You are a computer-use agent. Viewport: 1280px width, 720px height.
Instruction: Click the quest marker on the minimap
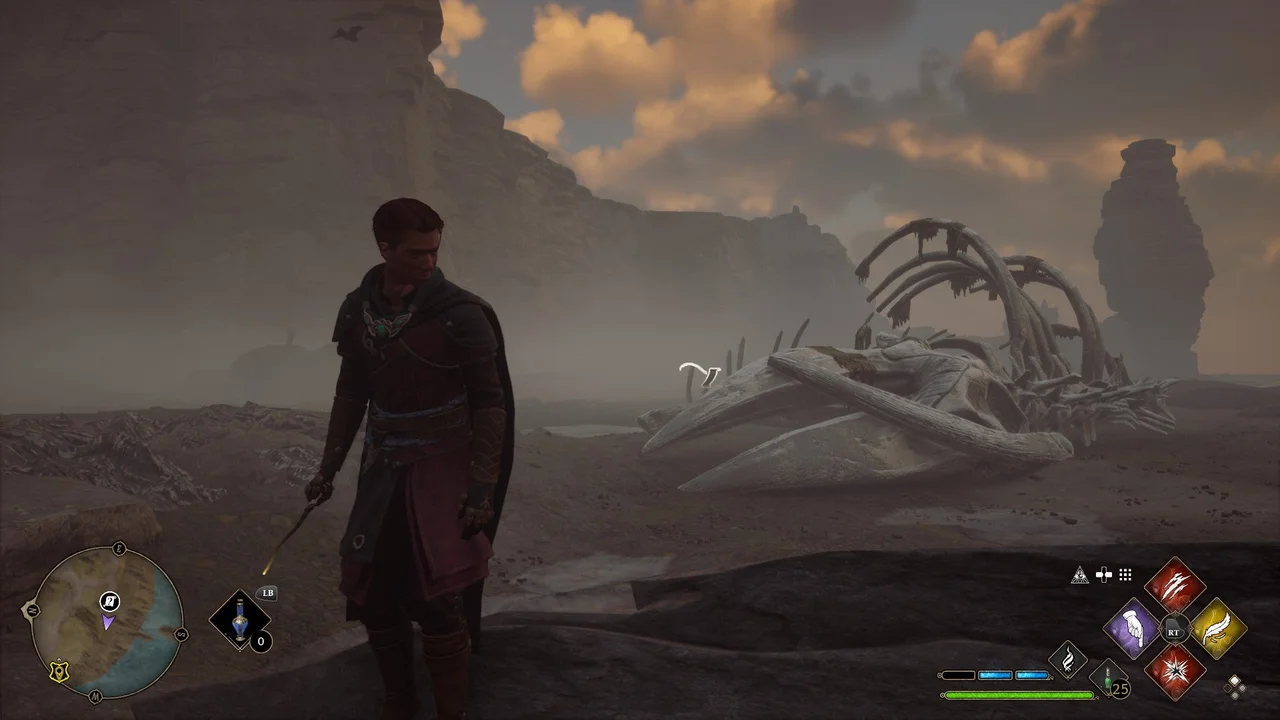point(109,601)
